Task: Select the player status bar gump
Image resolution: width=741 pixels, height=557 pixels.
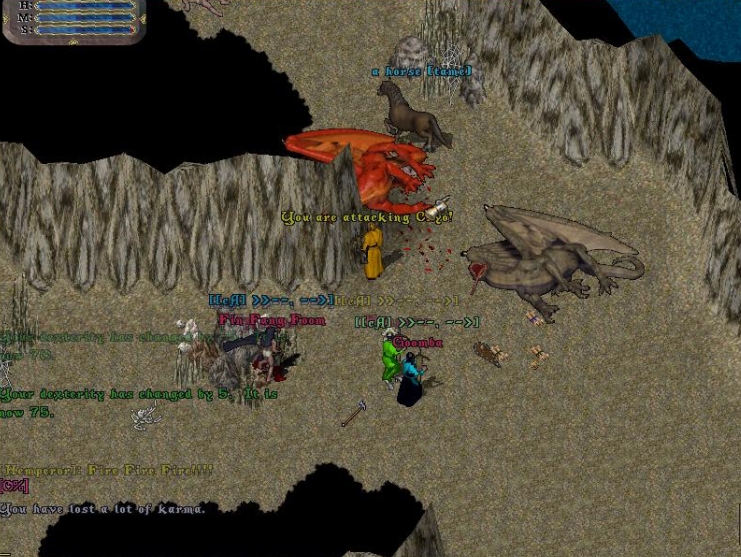Action: (75, 18)
